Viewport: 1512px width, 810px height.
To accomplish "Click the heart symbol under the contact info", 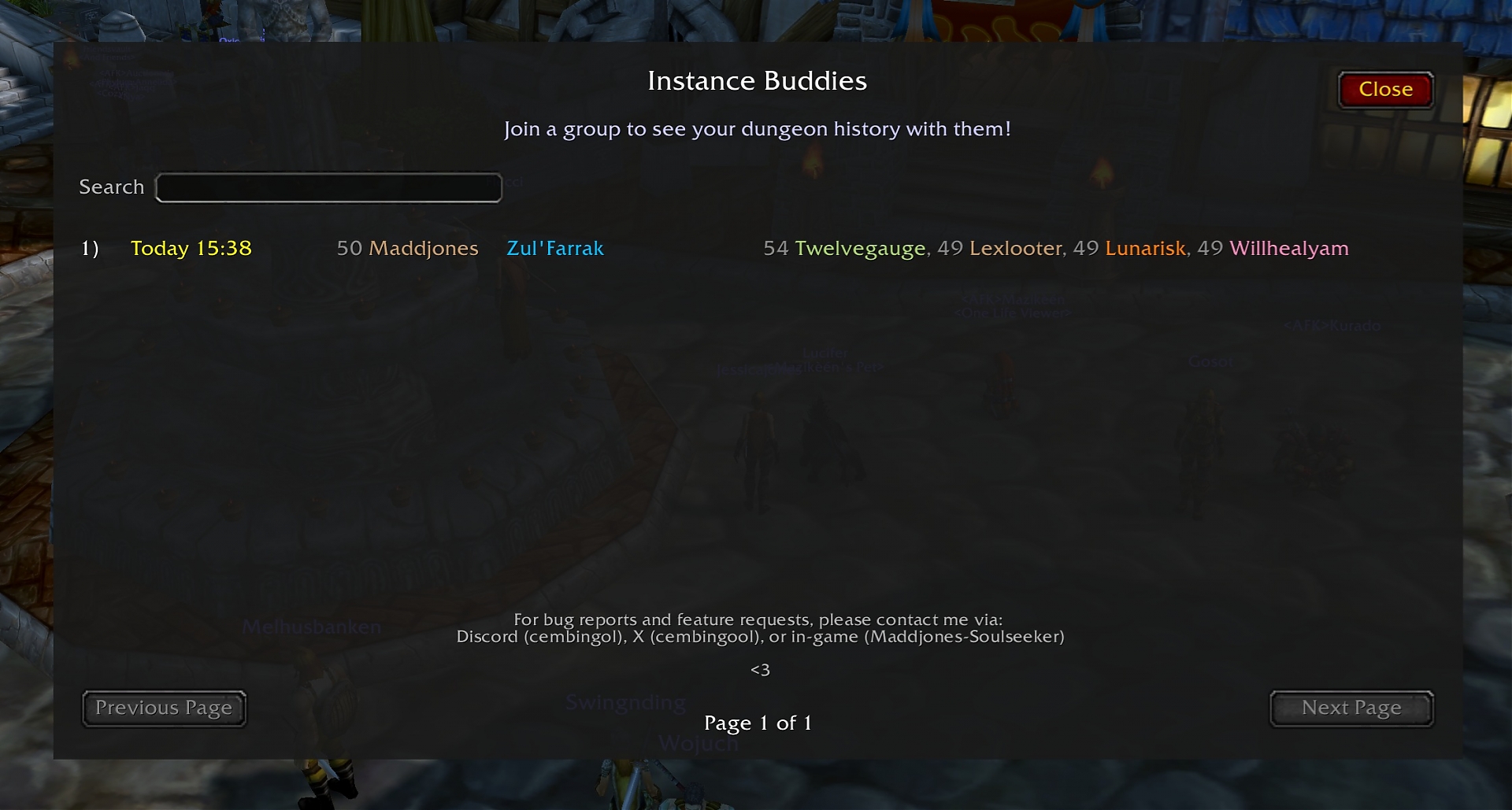I will point(758,670).
